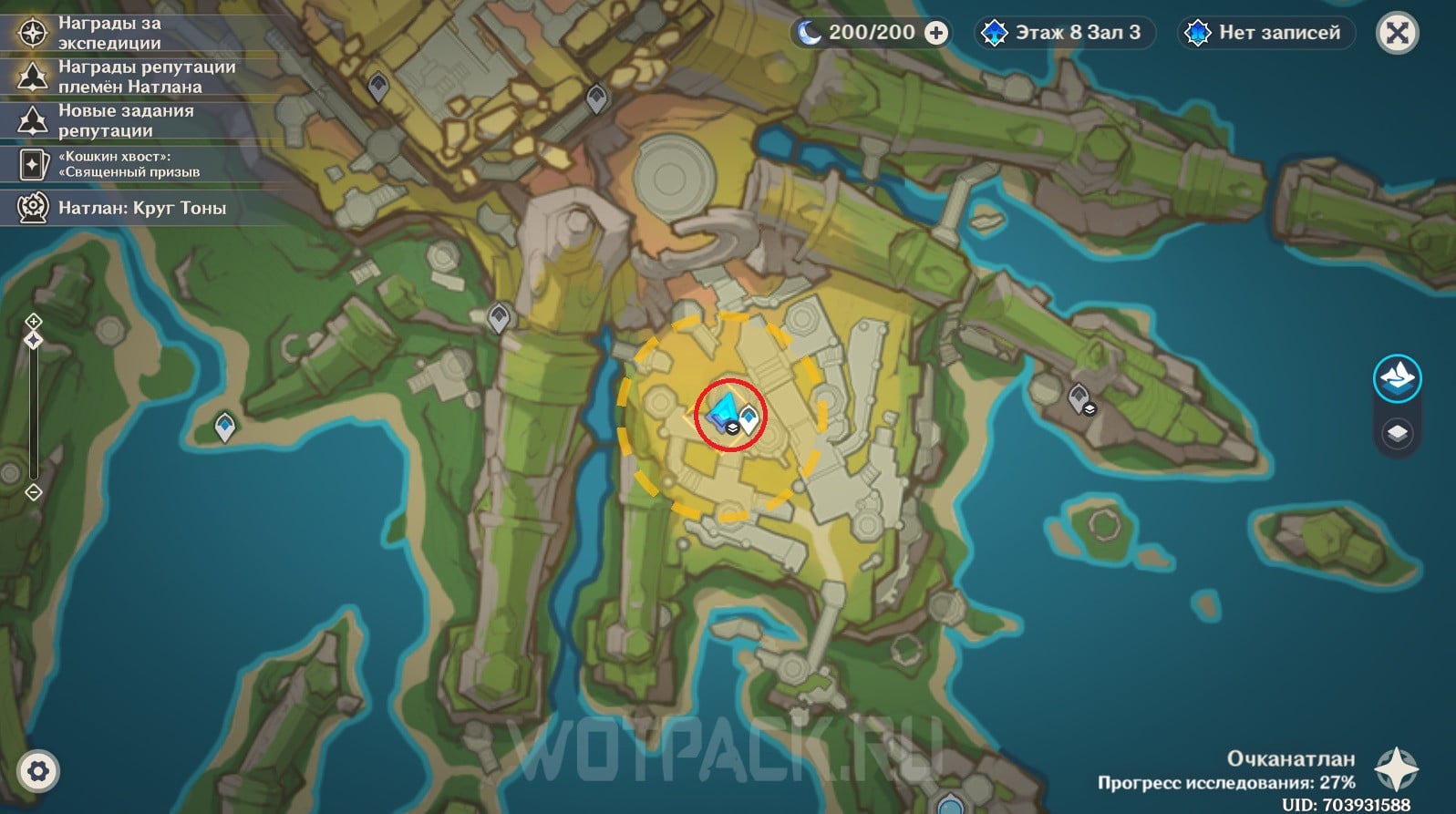1456x814 pixels.
Task: Select the teleport waypoint on the western coast
Action: 225,426
